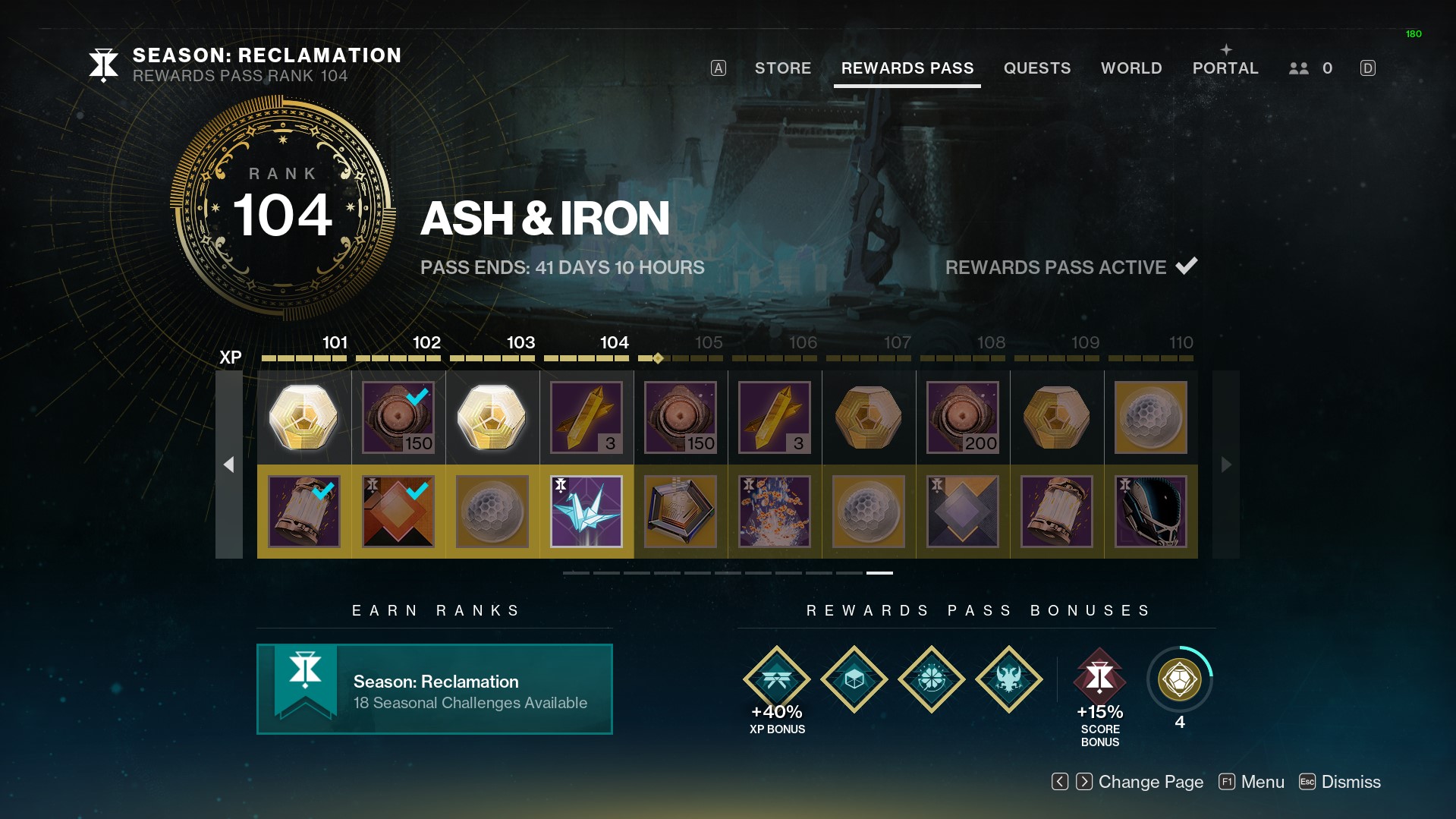The image size is (1456, 819).
Task: Select the rank 110 helmet ornament reward
Action: click(1150, 512)
